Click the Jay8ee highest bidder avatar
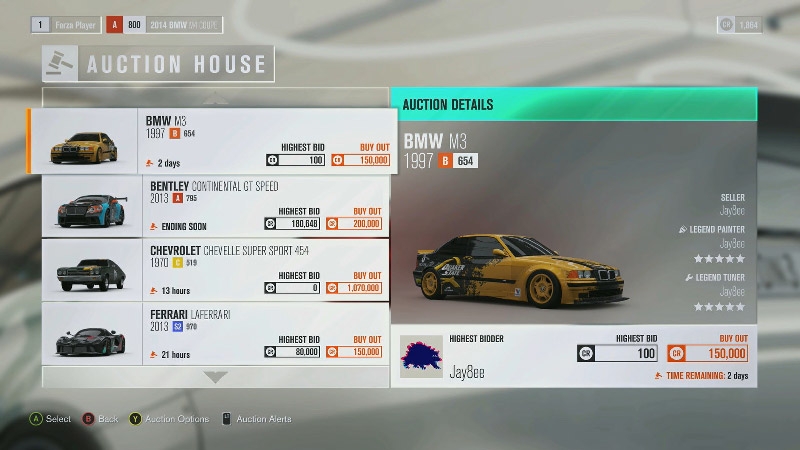 click(422, 355)
